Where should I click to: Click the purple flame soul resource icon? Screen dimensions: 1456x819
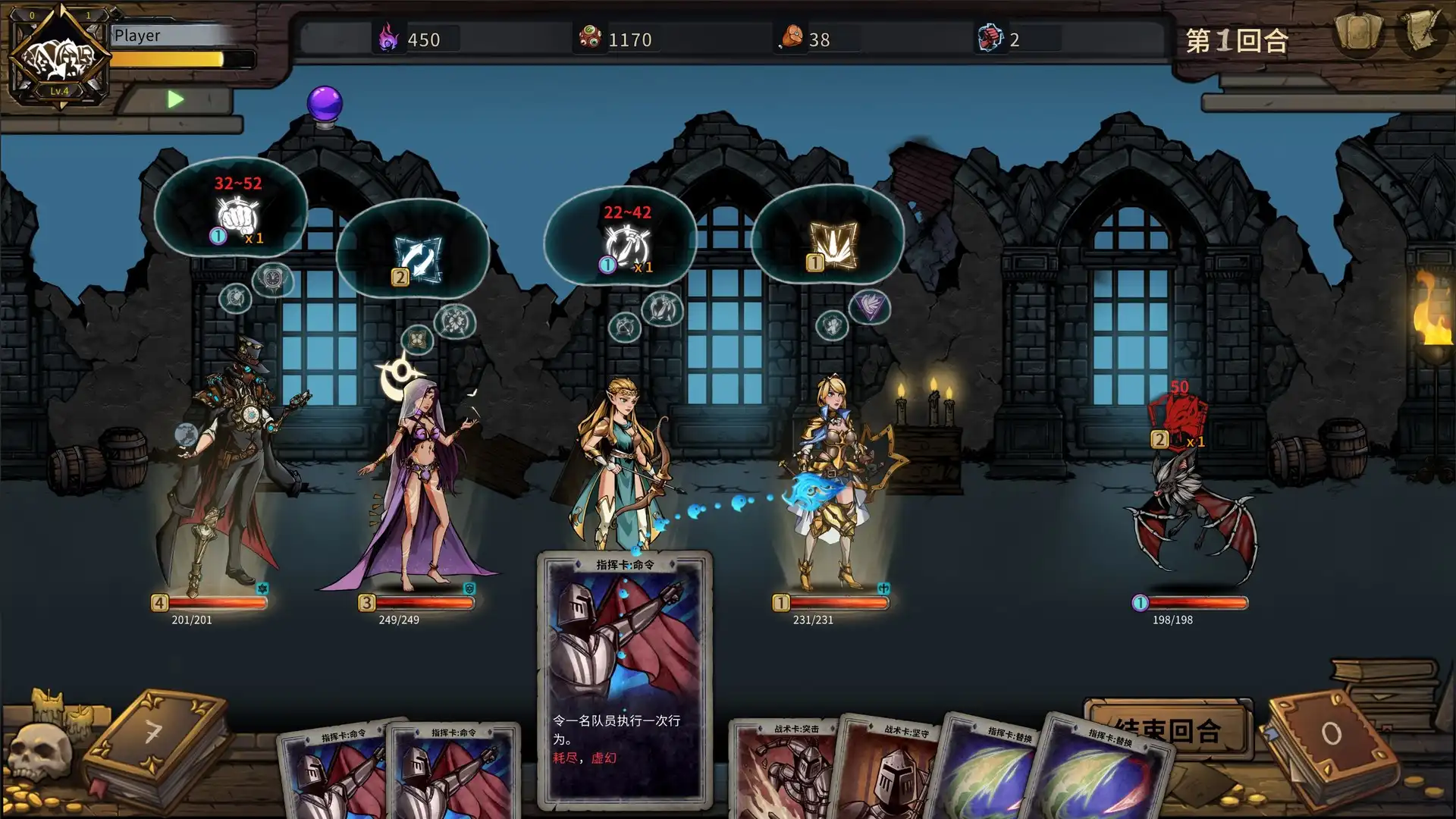point(388,39)
